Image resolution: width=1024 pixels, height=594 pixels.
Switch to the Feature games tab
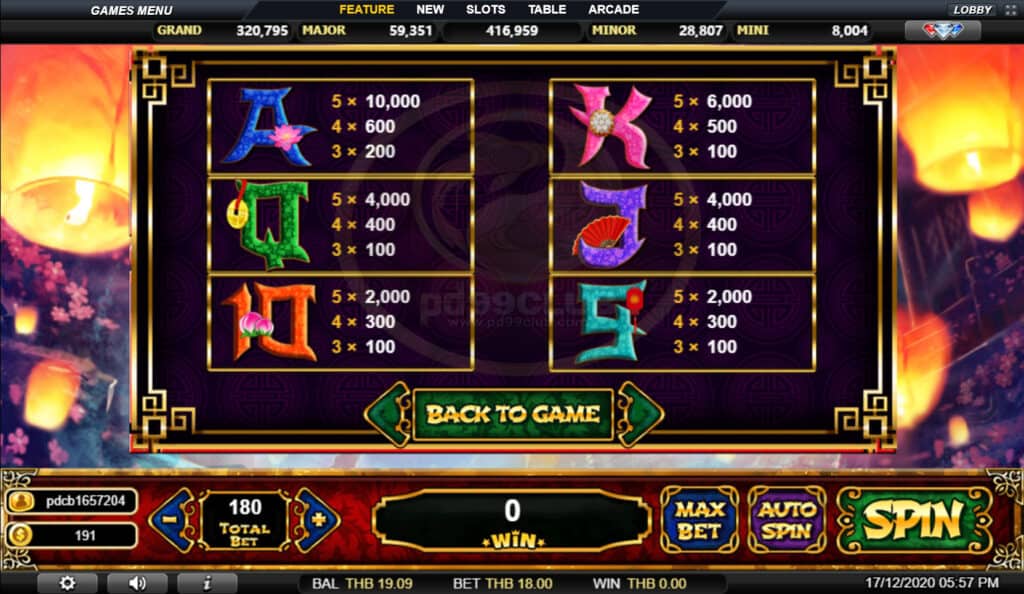(367, 9)
